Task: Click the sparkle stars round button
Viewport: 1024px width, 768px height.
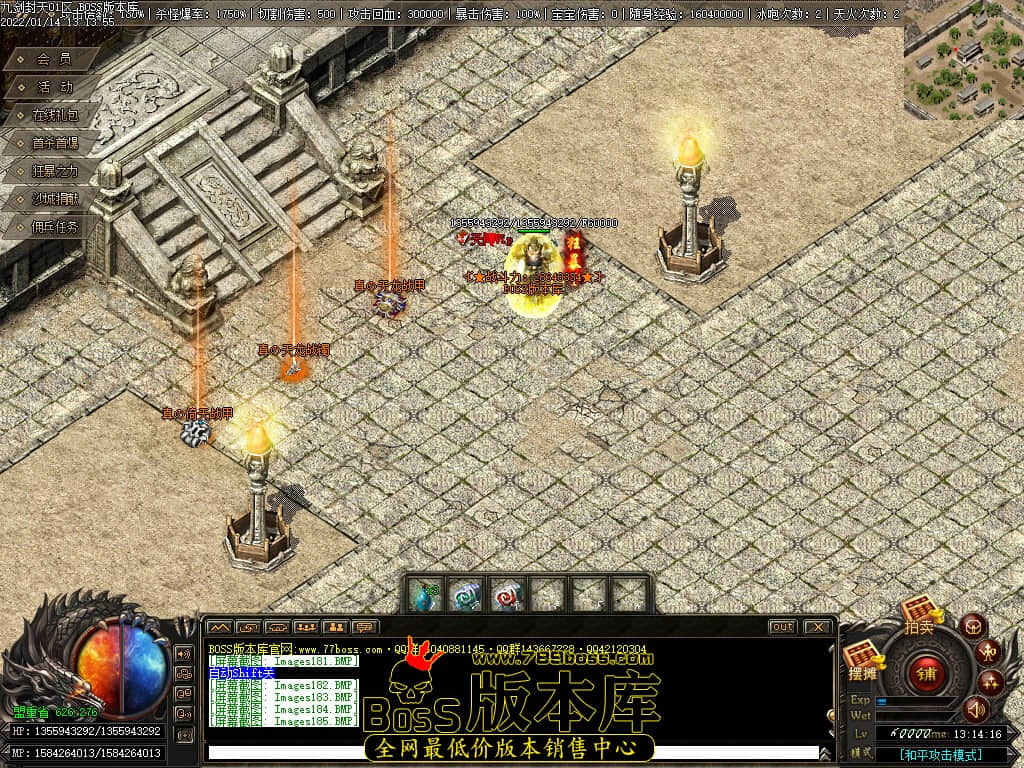Action: tap(991, 683)
